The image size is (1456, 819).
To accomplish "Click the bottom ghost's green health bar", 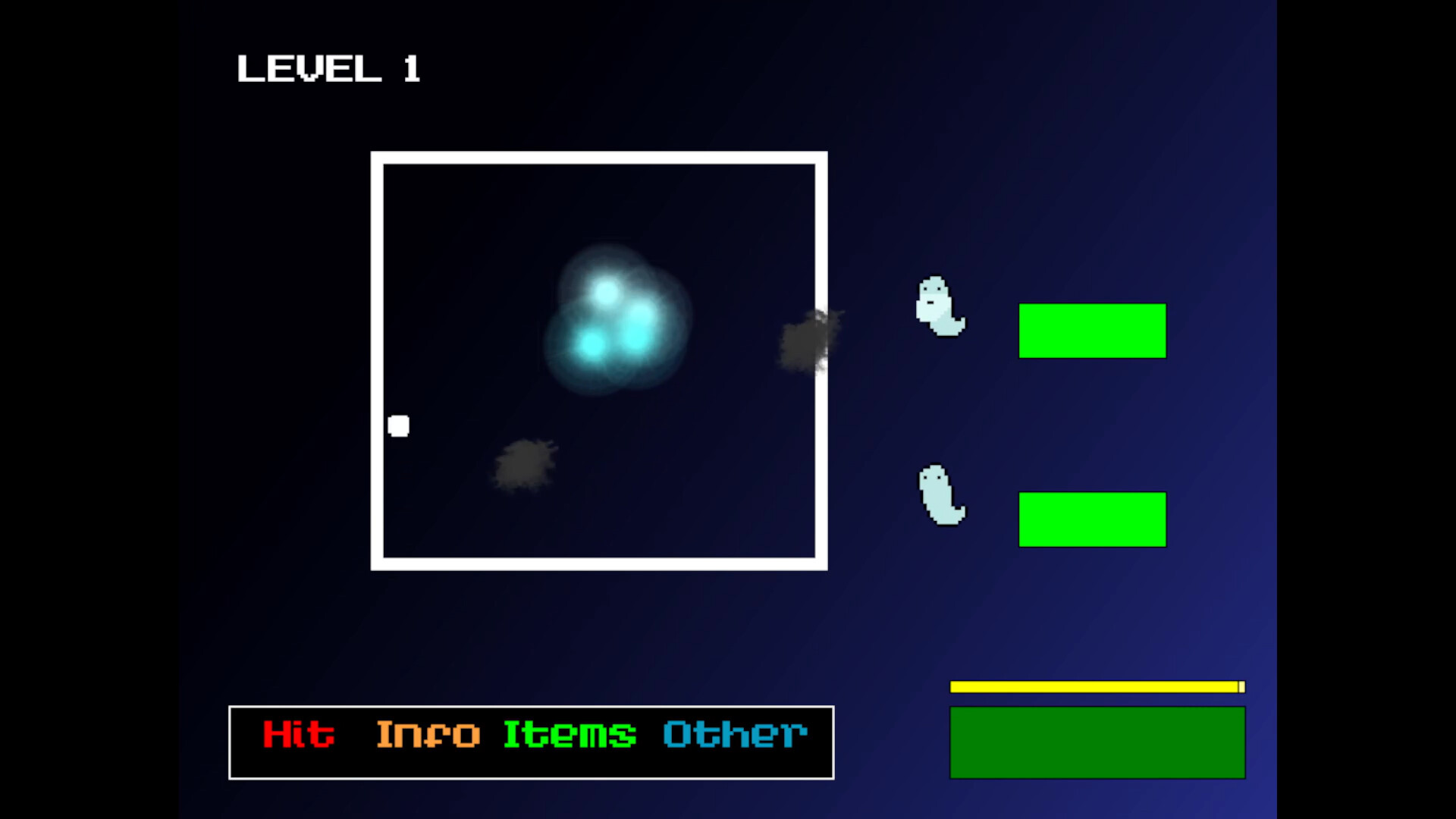I will [x=1092, y=519].
